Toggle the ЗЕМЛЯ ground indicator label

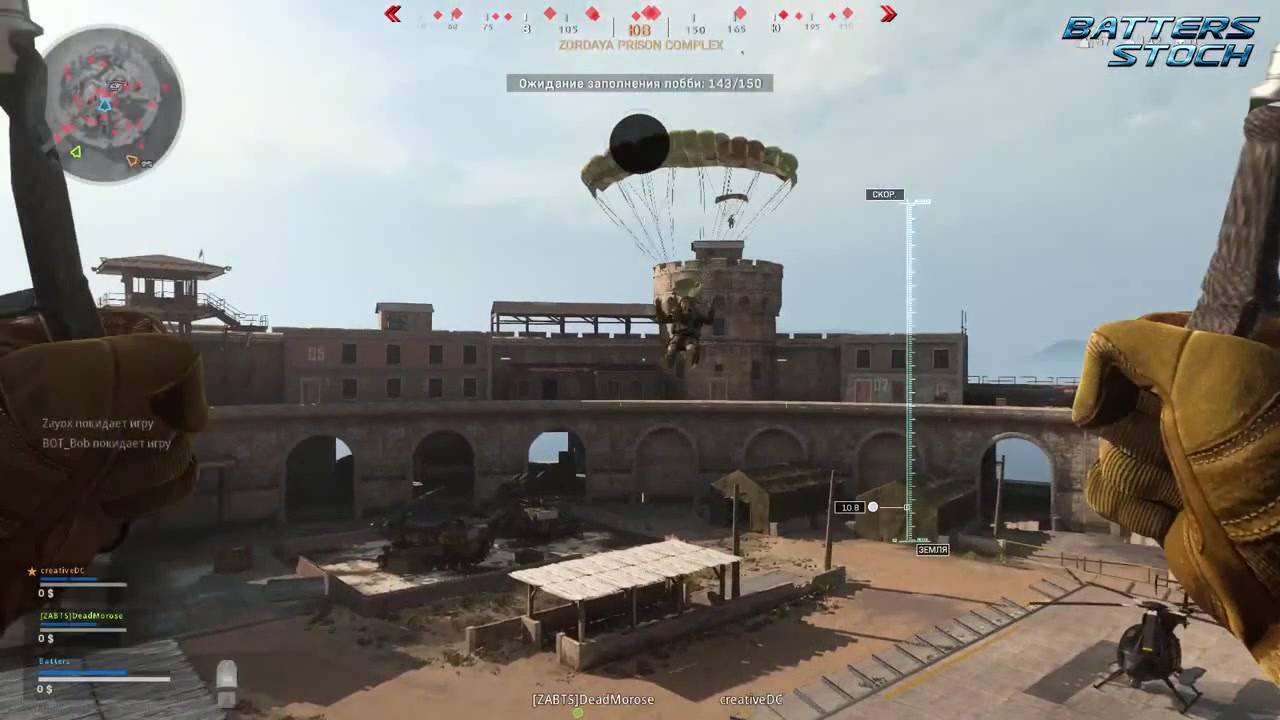[x=932, y=548]
